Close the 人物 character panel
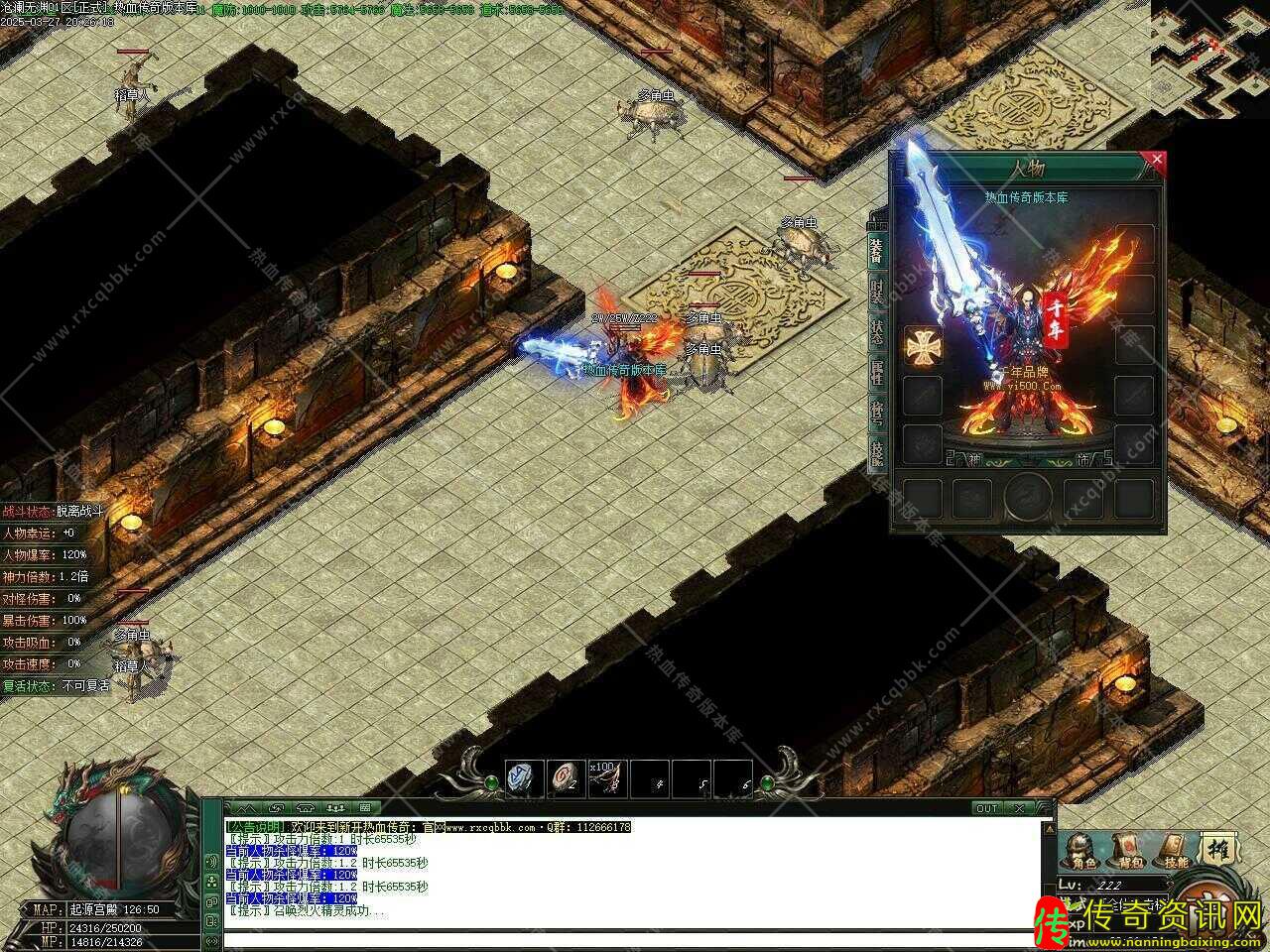The width and height of the screenshot is (1270, 952). [1155, 159]
